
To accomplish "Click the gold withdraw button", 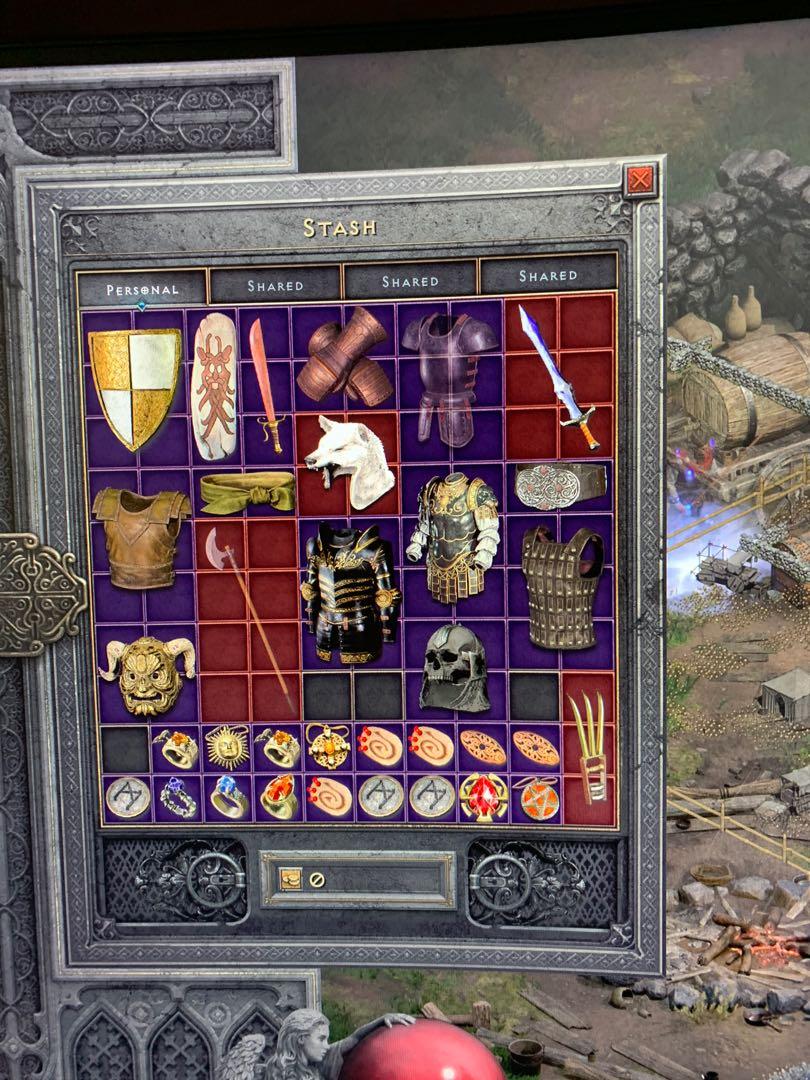I will (291, 879).
